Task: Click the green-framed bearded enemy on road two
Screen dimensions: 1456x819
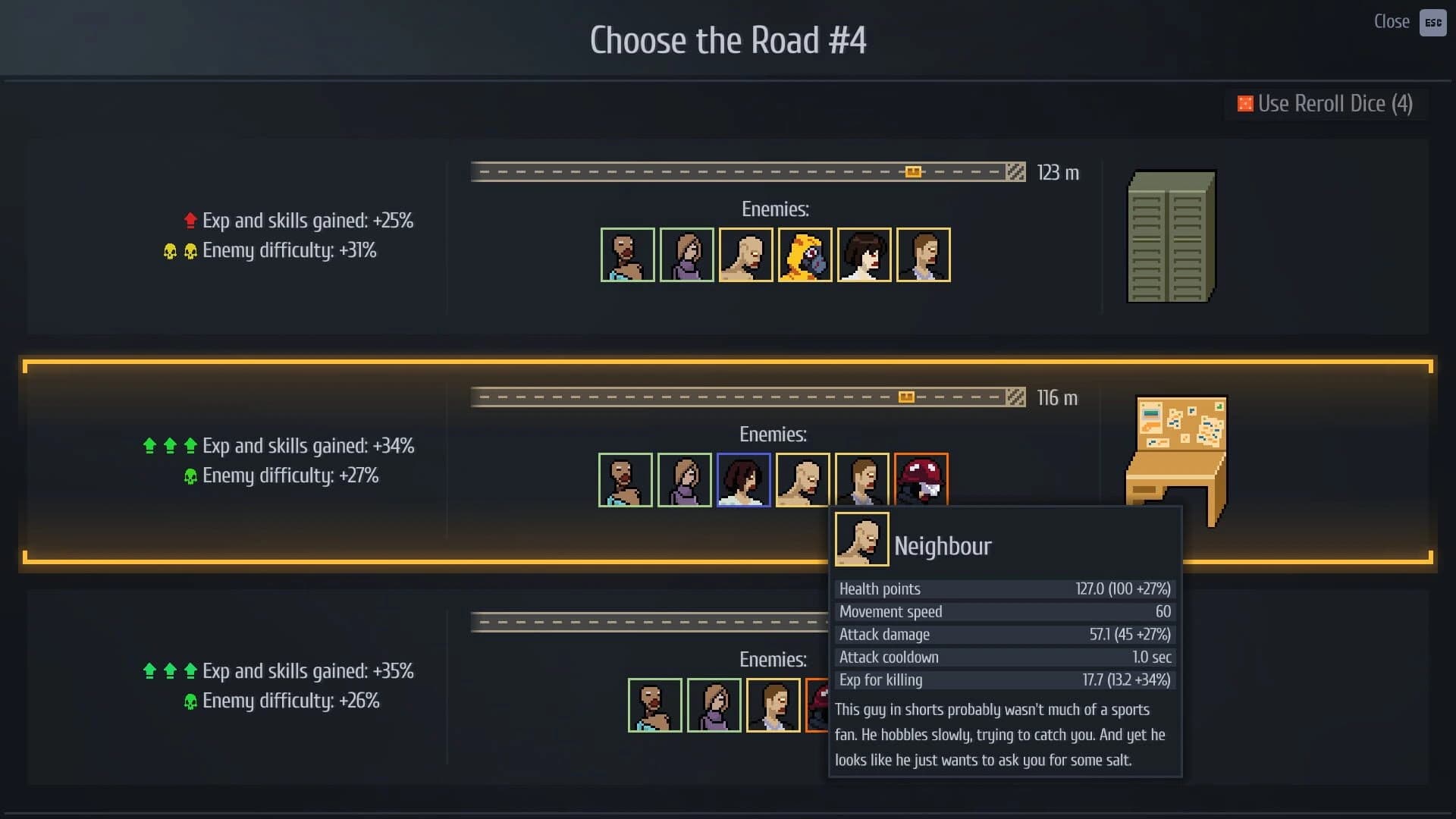Action: point(626,479)
